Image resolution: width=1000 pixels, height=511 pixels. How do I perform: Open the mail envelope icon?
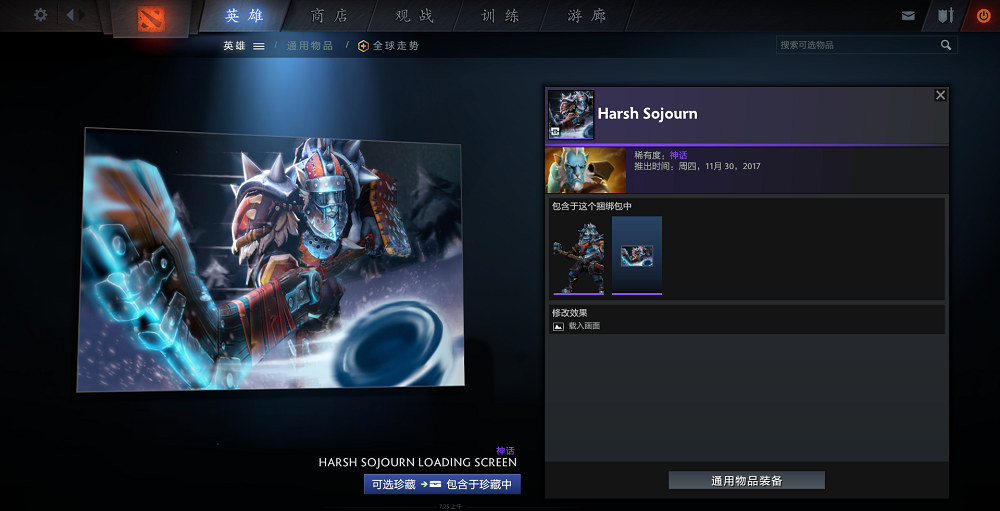(908, 16)
